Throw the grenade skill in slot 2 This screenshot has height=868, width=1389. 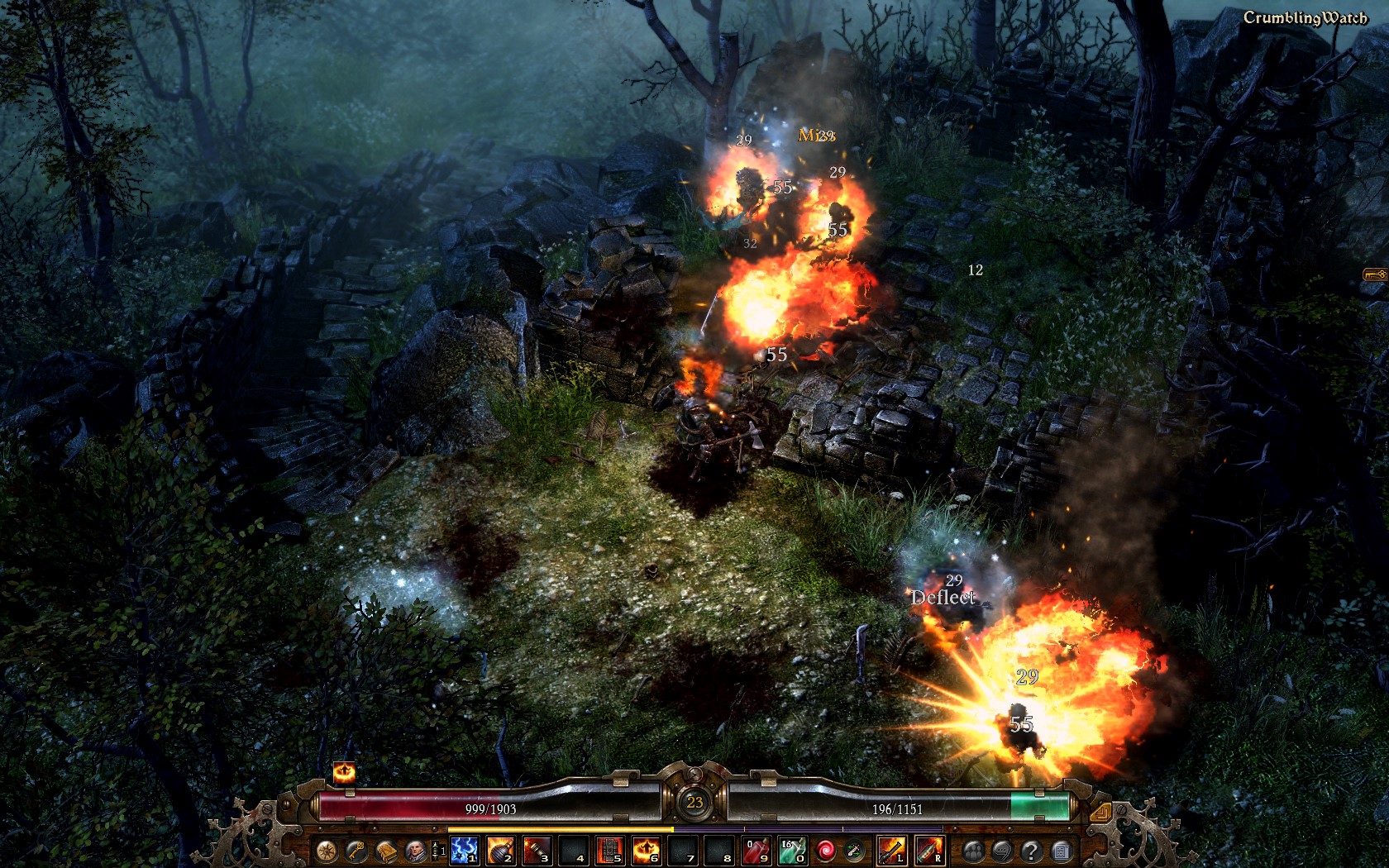(500, 851)
